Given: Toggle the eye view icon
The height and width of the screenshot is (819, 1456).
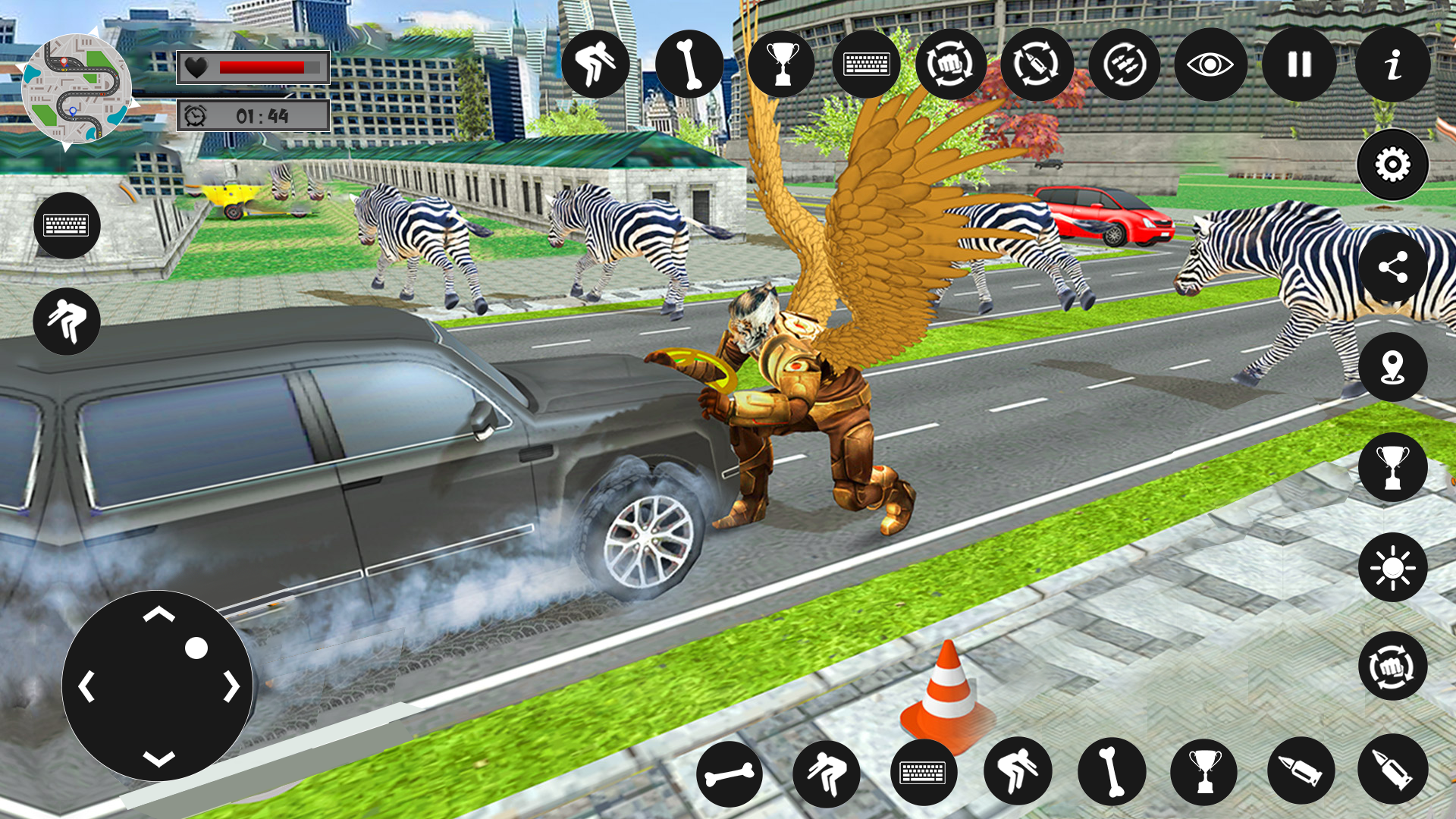Looking at the screenshot, I should click(1210, 64).
